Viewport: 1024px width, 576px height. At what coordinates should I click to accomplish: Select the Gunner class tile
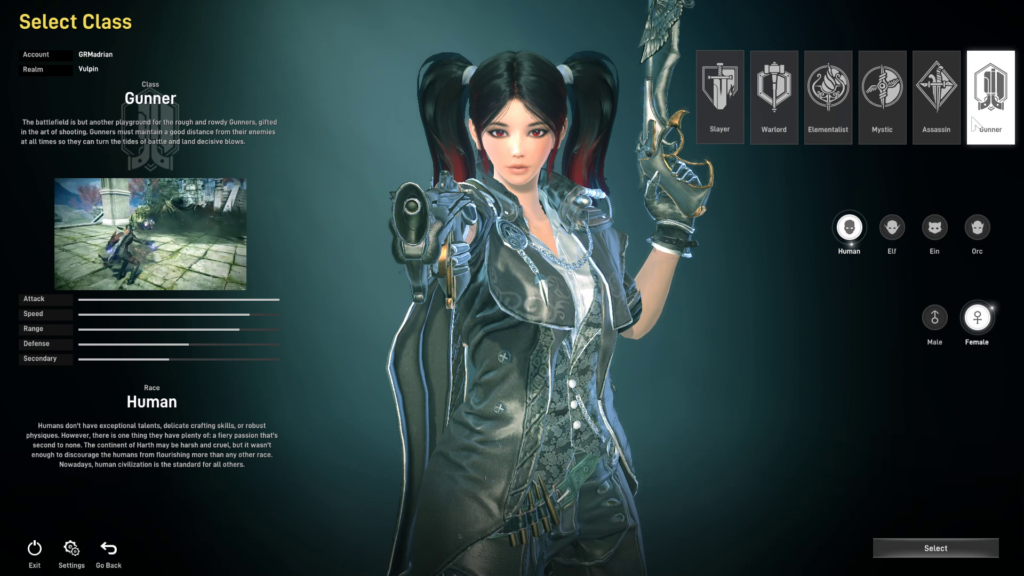990,97
